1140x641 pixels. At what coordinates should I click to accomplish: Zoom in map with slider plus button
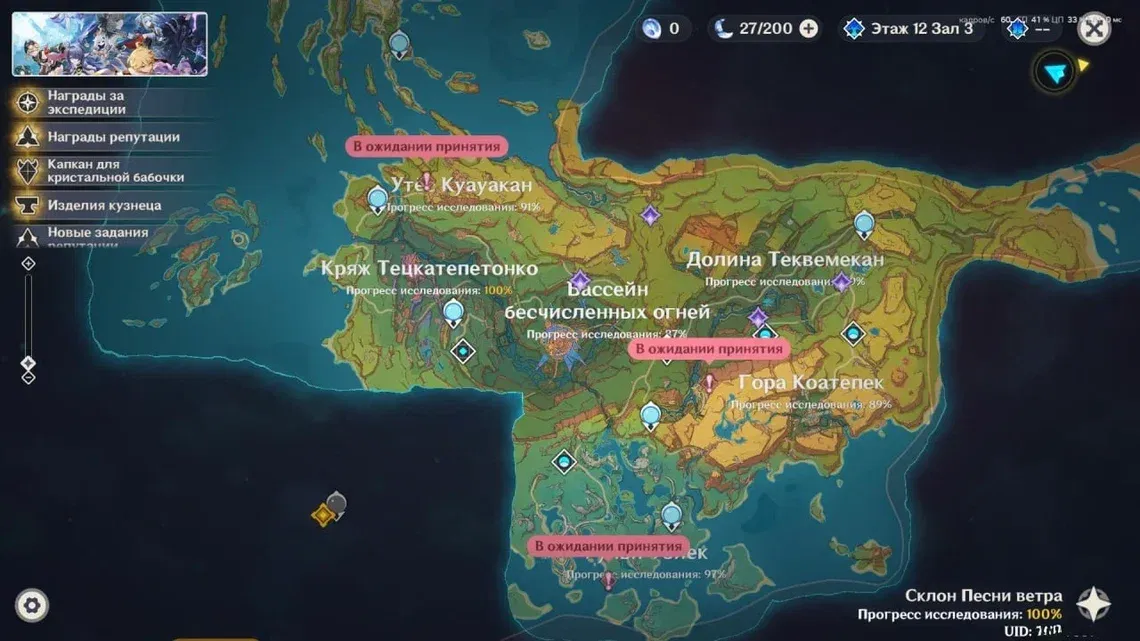click(28, 263)
